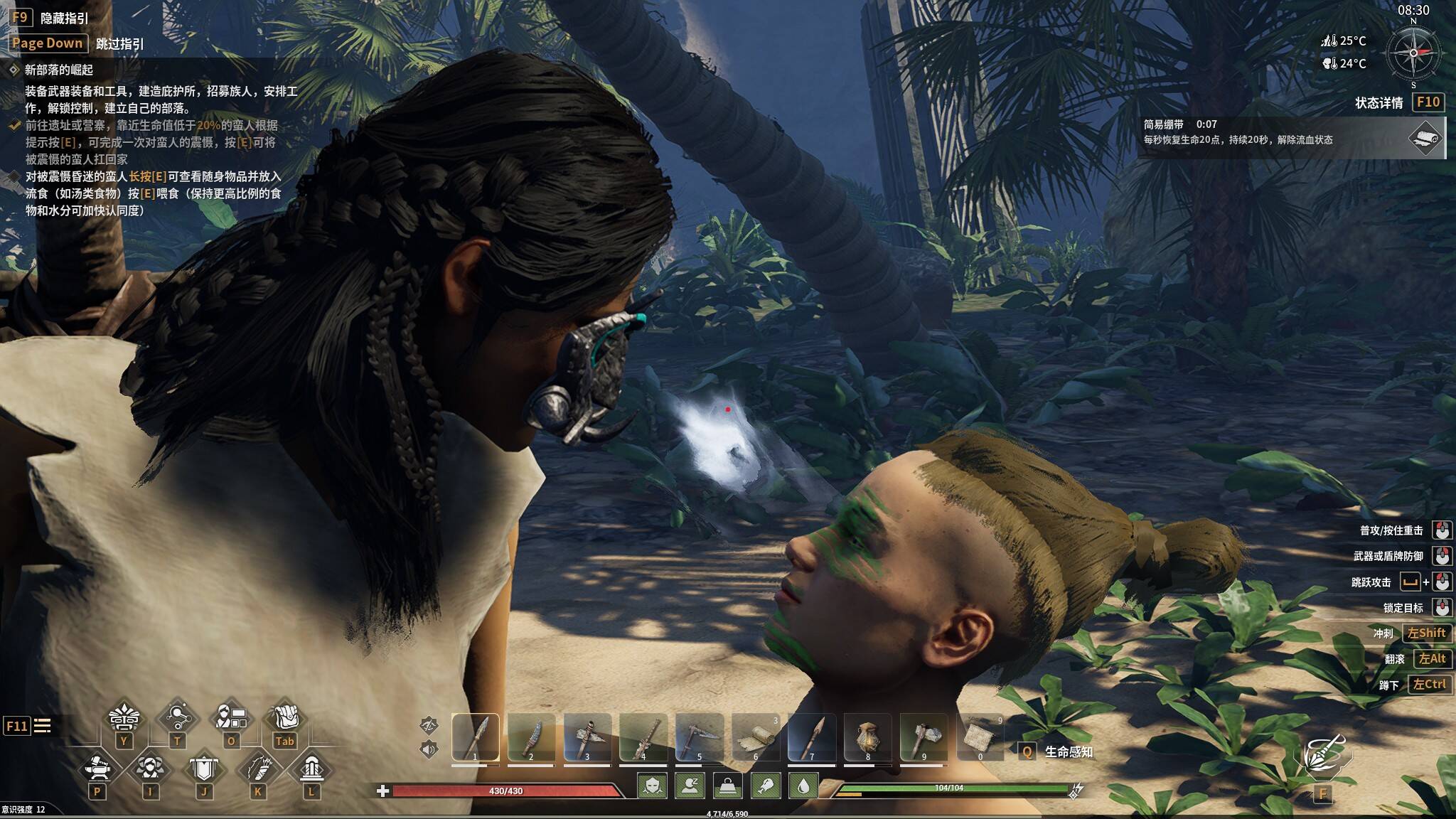Open the clan members icon
This screenshot has width=1456, height=819.
pos(150,769)
